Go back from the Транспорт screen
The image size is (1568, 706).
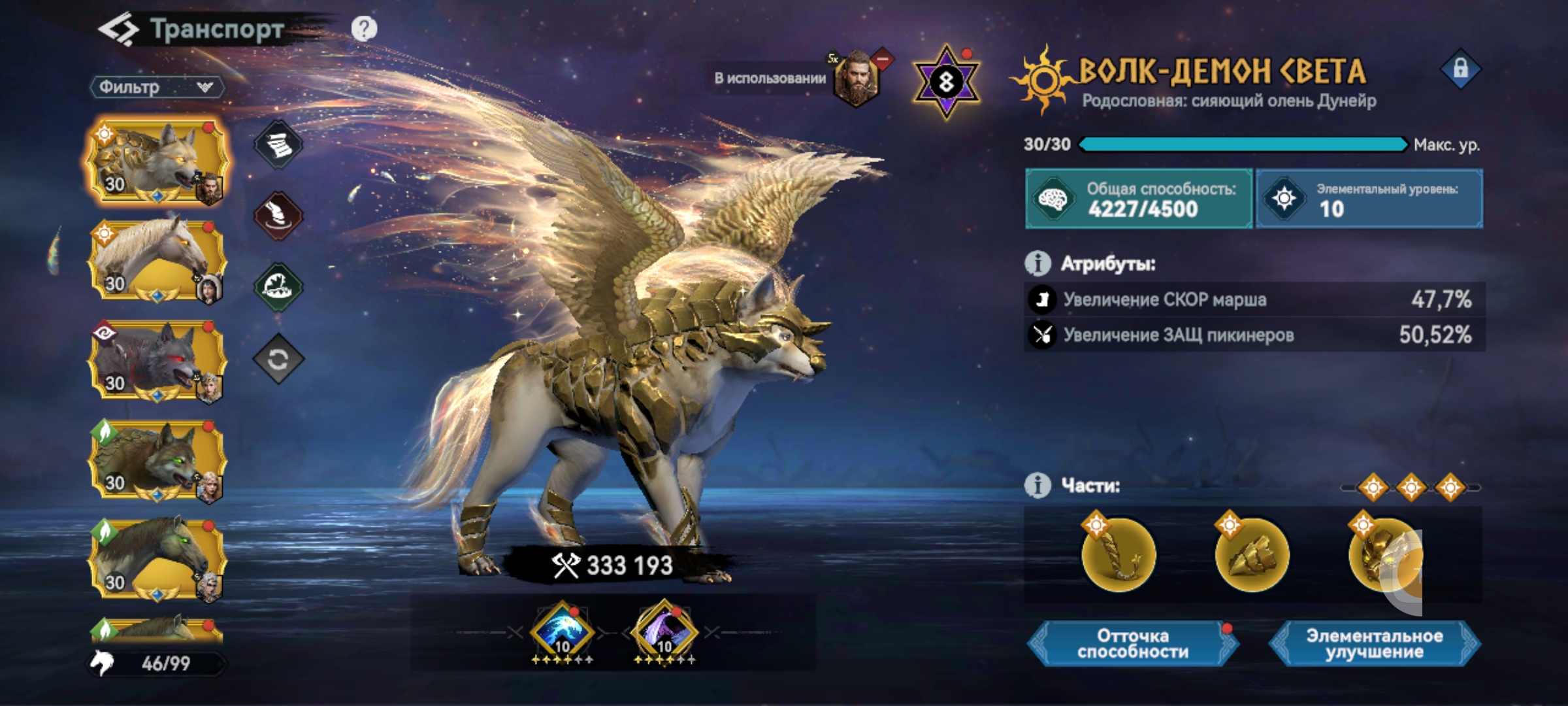pos(118,29)
